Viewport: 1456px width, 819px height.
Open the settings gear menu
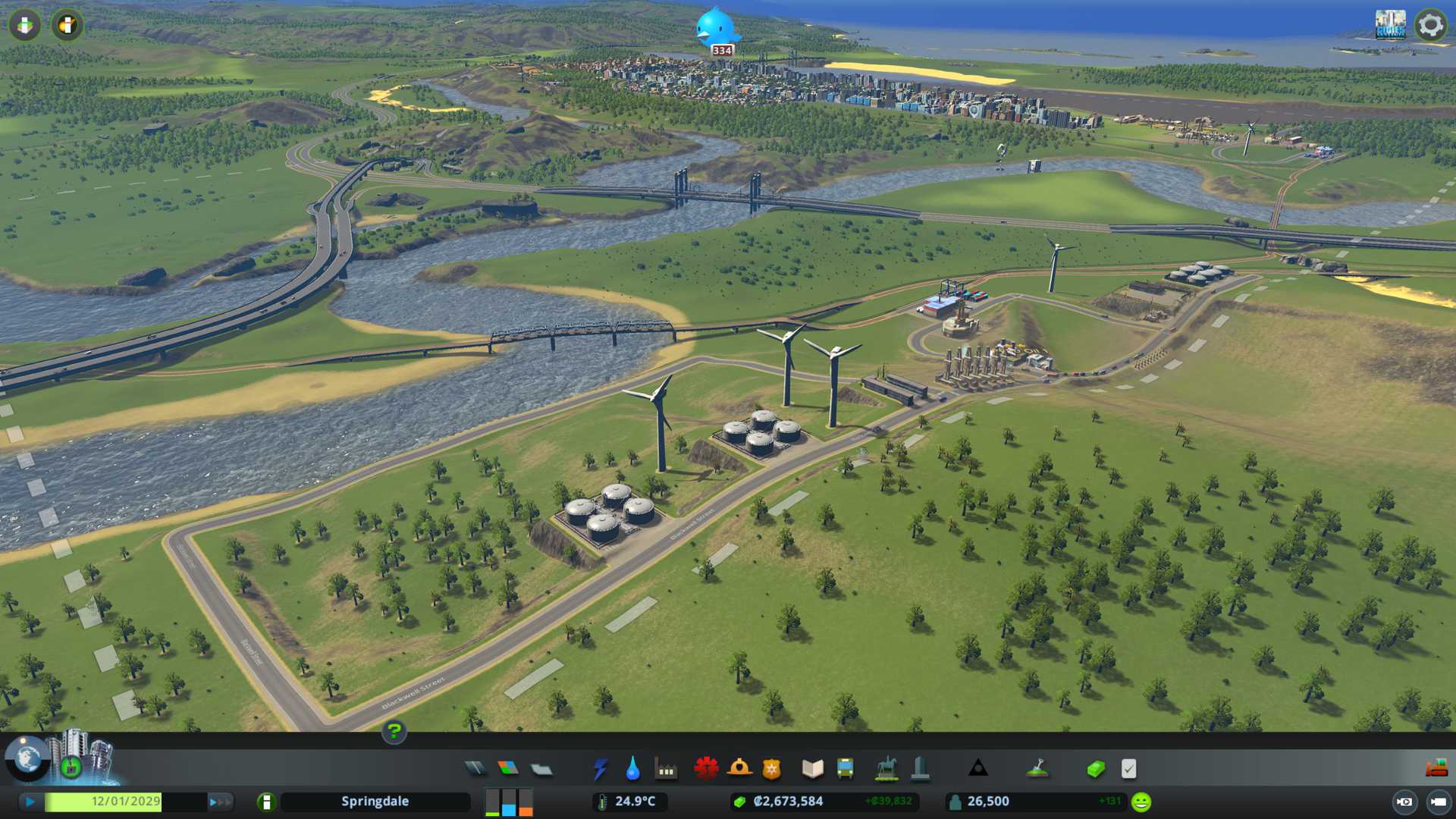point(1430,25)
